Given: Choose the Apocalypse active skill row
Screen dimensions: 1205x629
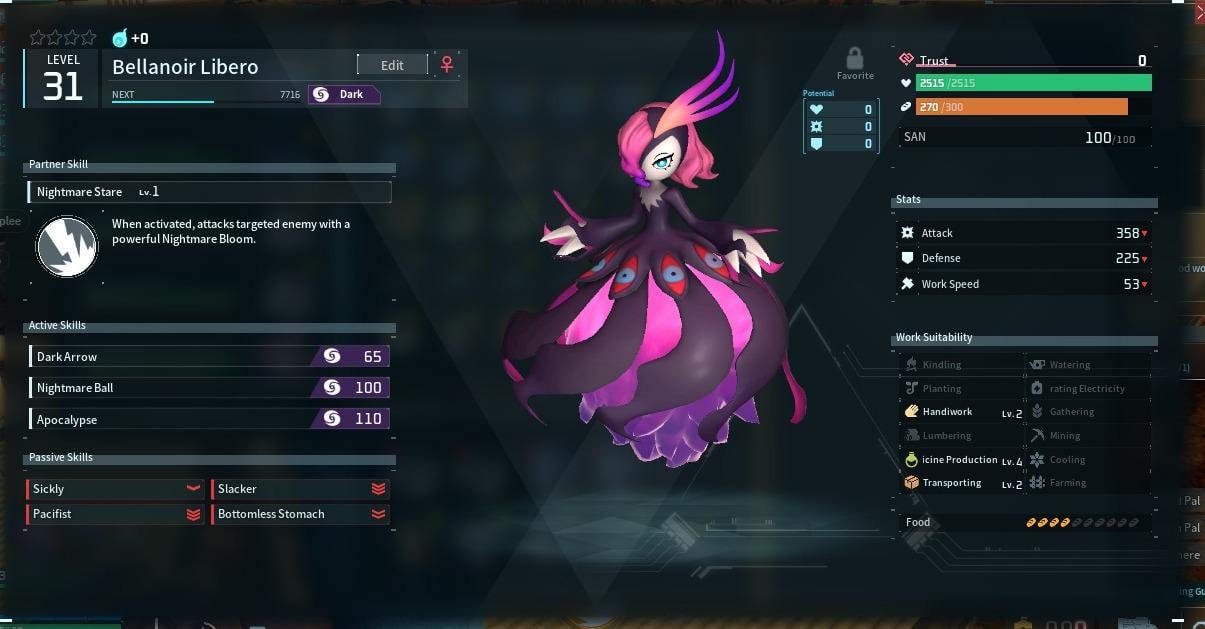Looking at the screenshot, I should pyautogui.click(x=209, y=419).
